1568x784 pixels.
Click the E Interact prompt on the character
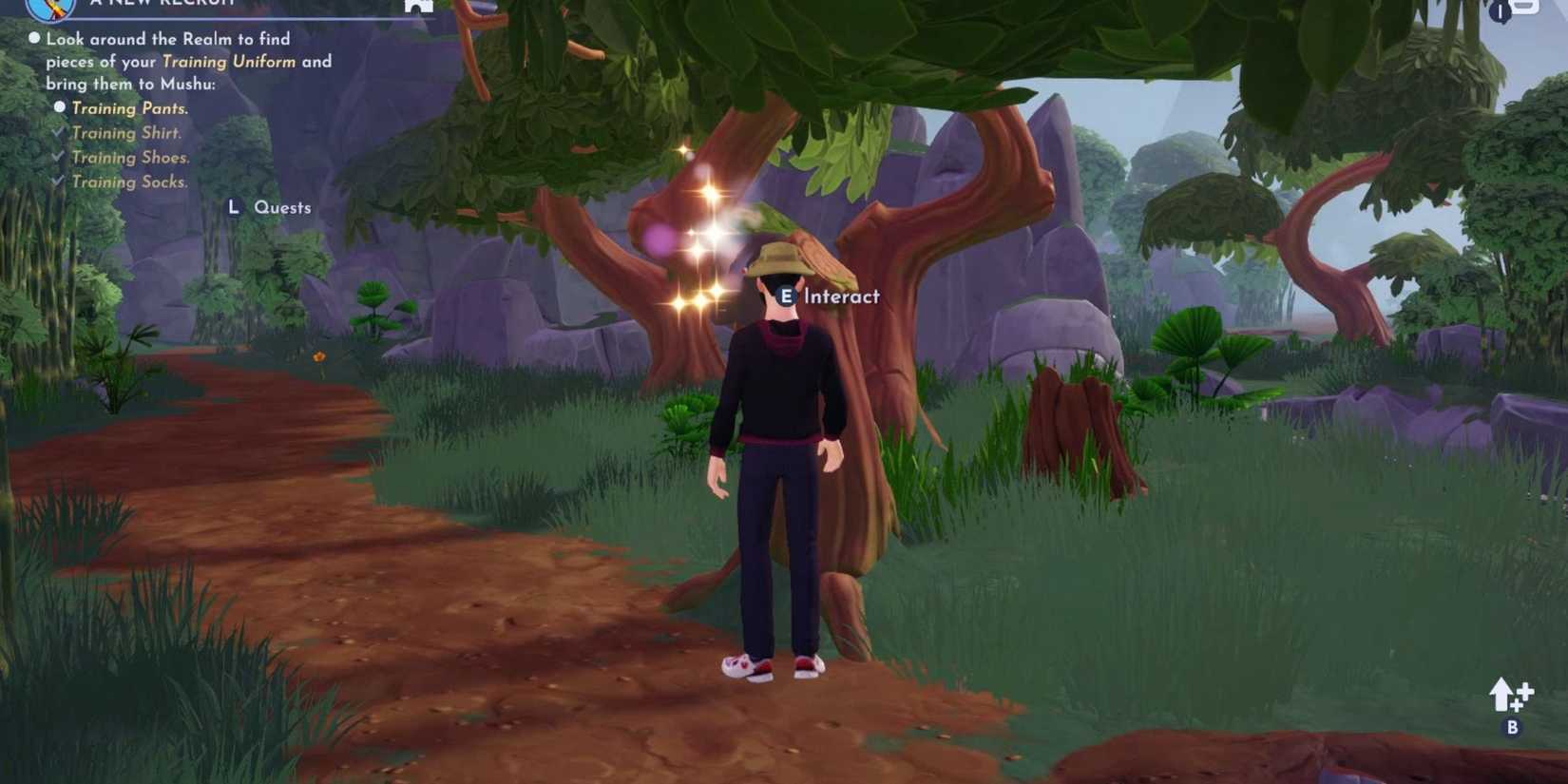[826, 296]
